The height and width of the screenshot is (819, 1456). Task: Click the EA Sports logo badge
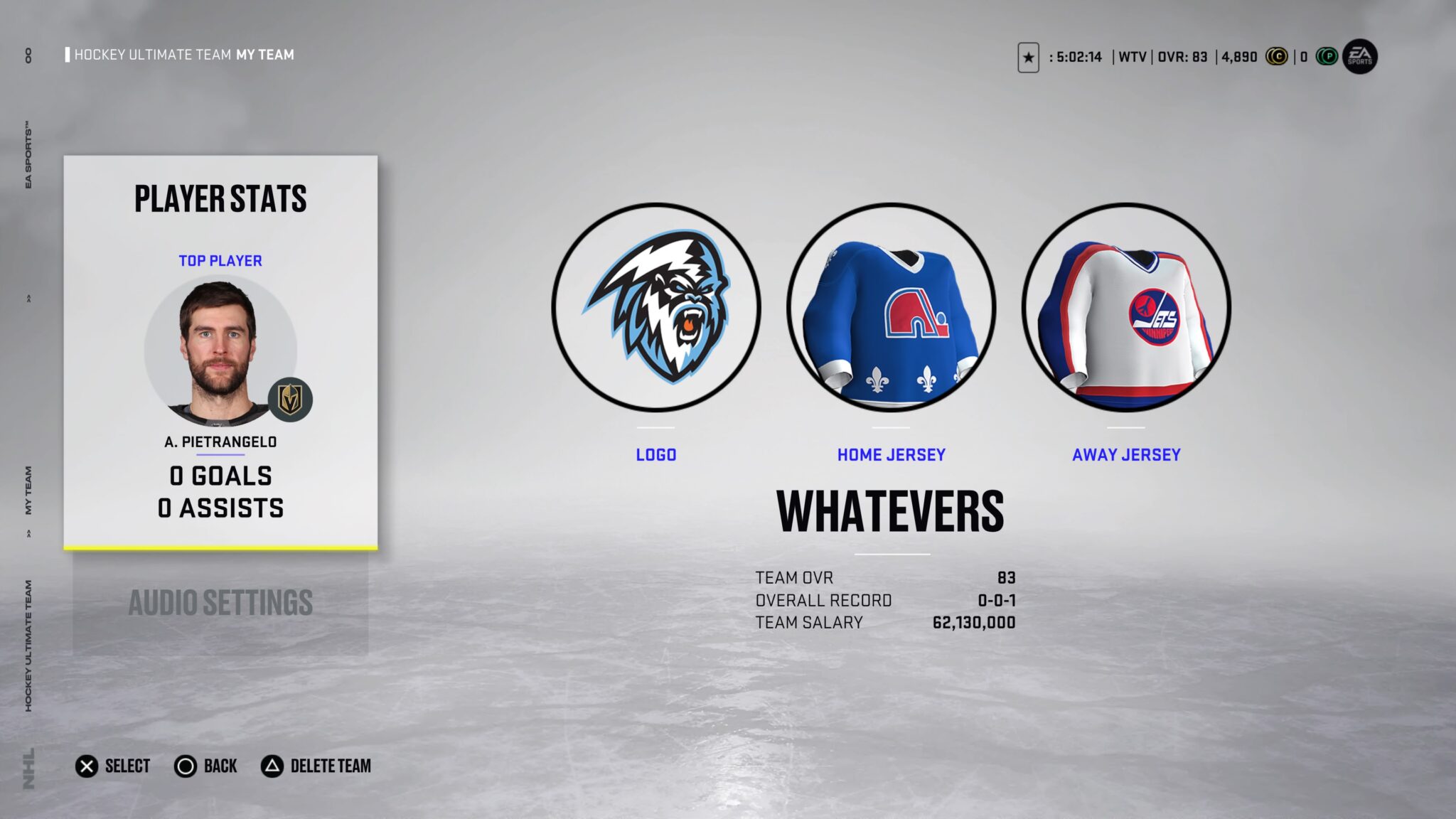pyautogui.click(x=1359, y=57)
